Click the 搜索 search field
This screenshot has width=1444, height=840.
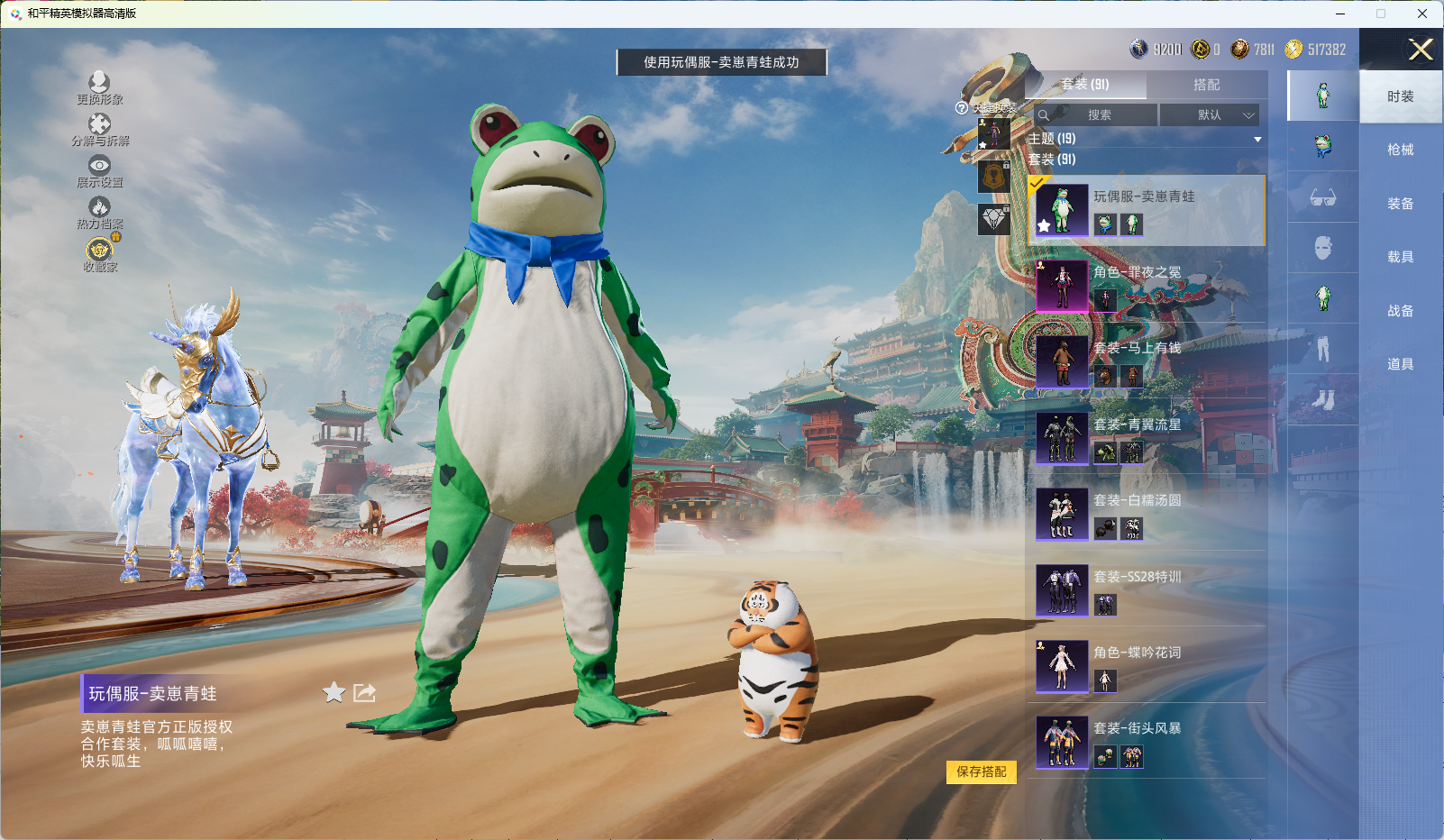coord(1096,115)
